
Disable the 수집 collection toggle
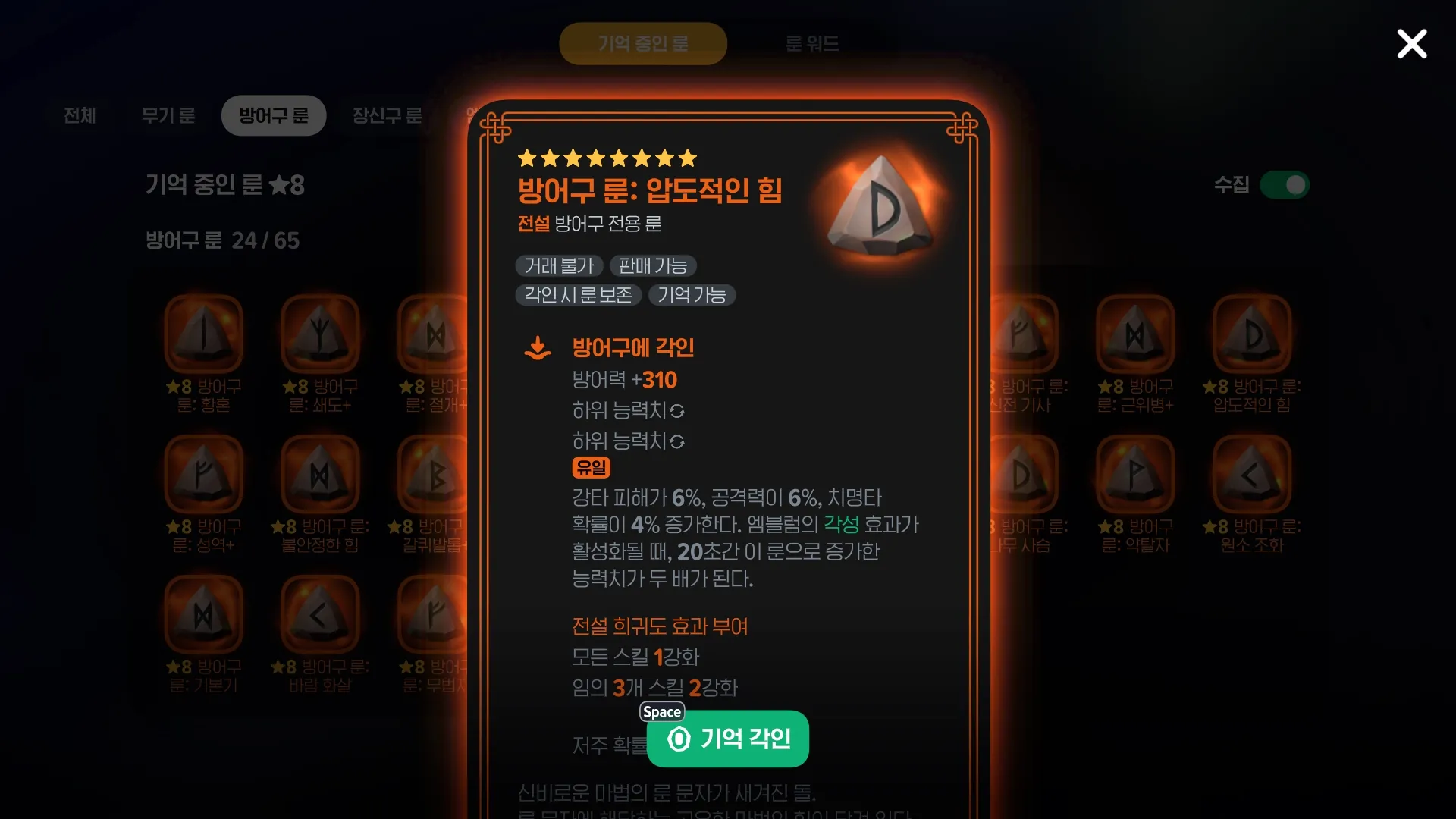(1285, 185)
